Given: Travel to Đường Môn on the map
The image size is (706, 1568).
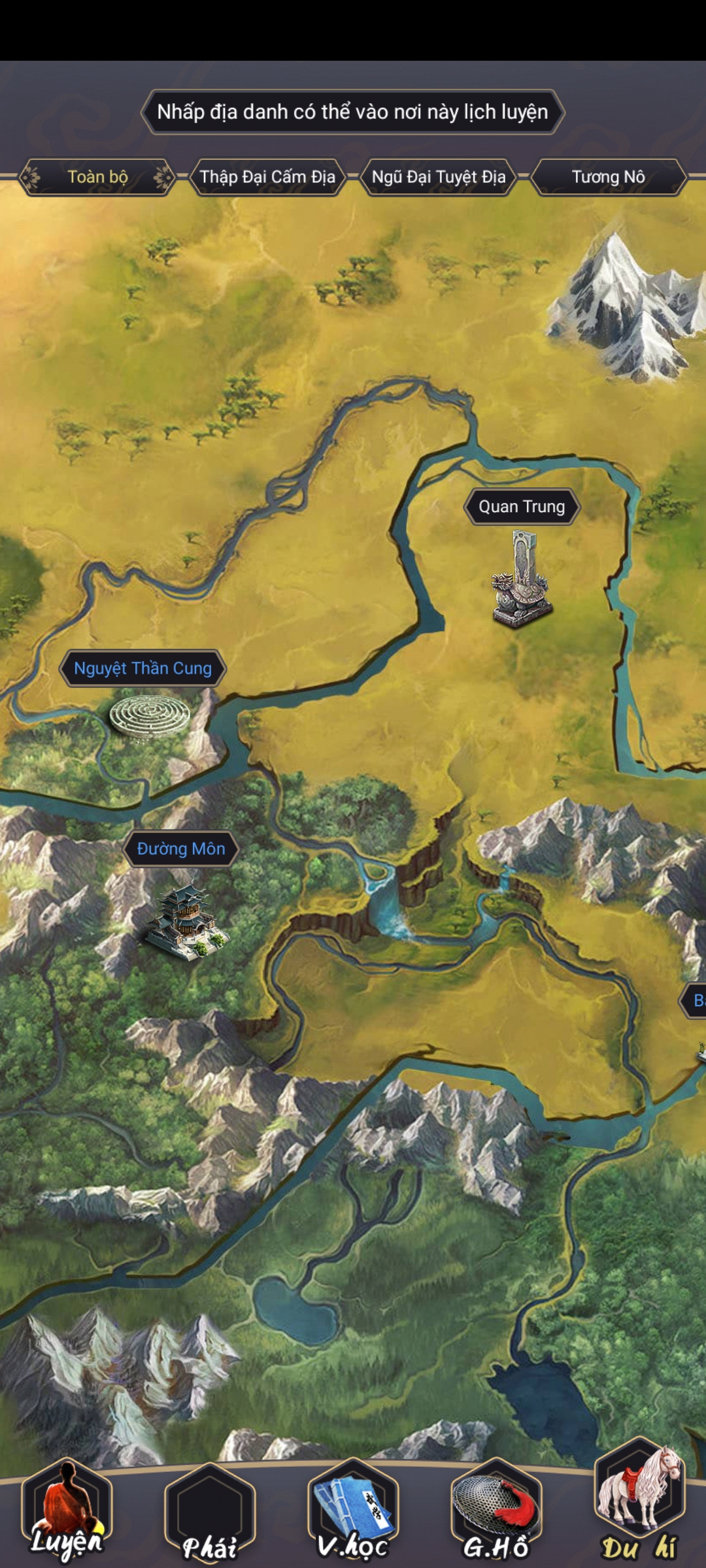Looking at the screenshot, I should [181, 849].
